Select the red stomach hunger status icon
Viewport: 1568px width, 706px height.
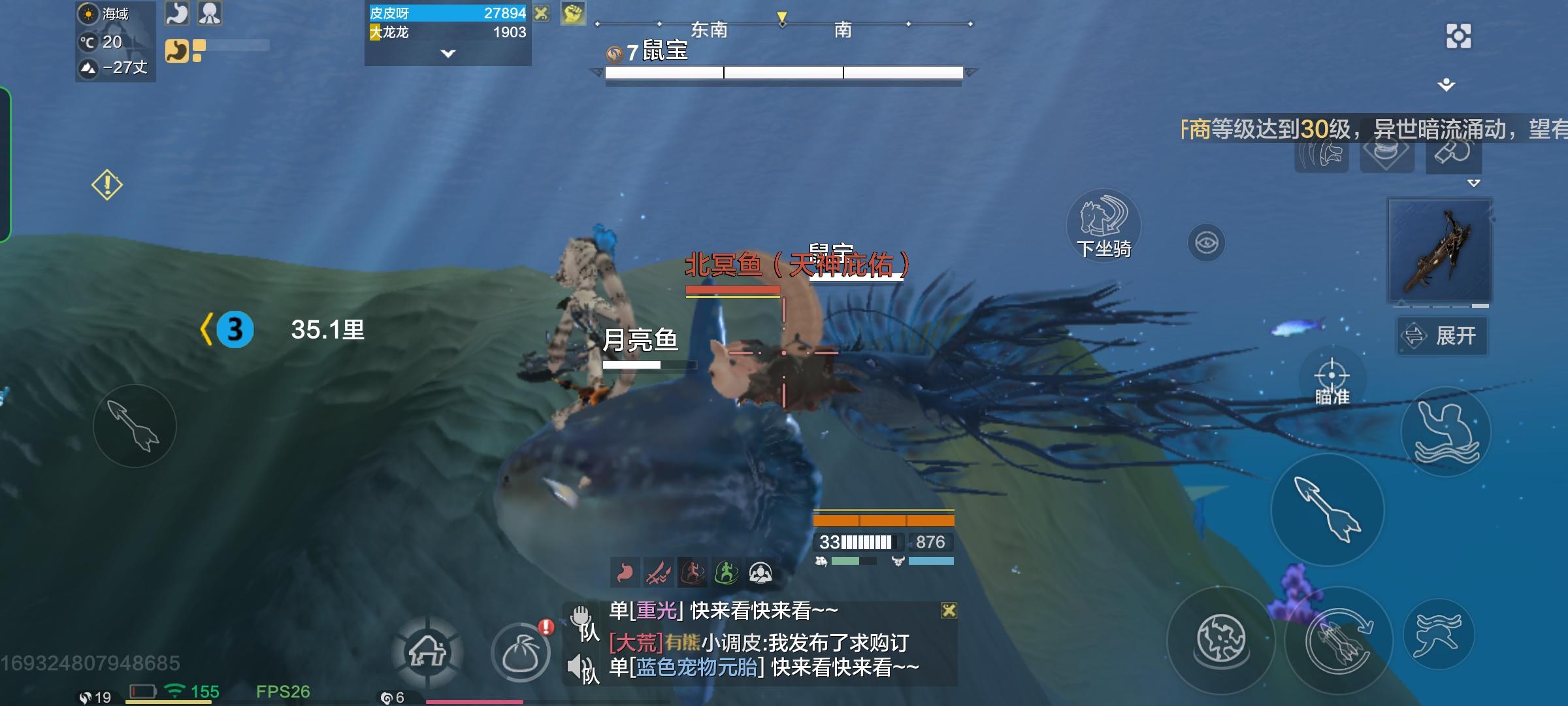click(x=625, y=573)
